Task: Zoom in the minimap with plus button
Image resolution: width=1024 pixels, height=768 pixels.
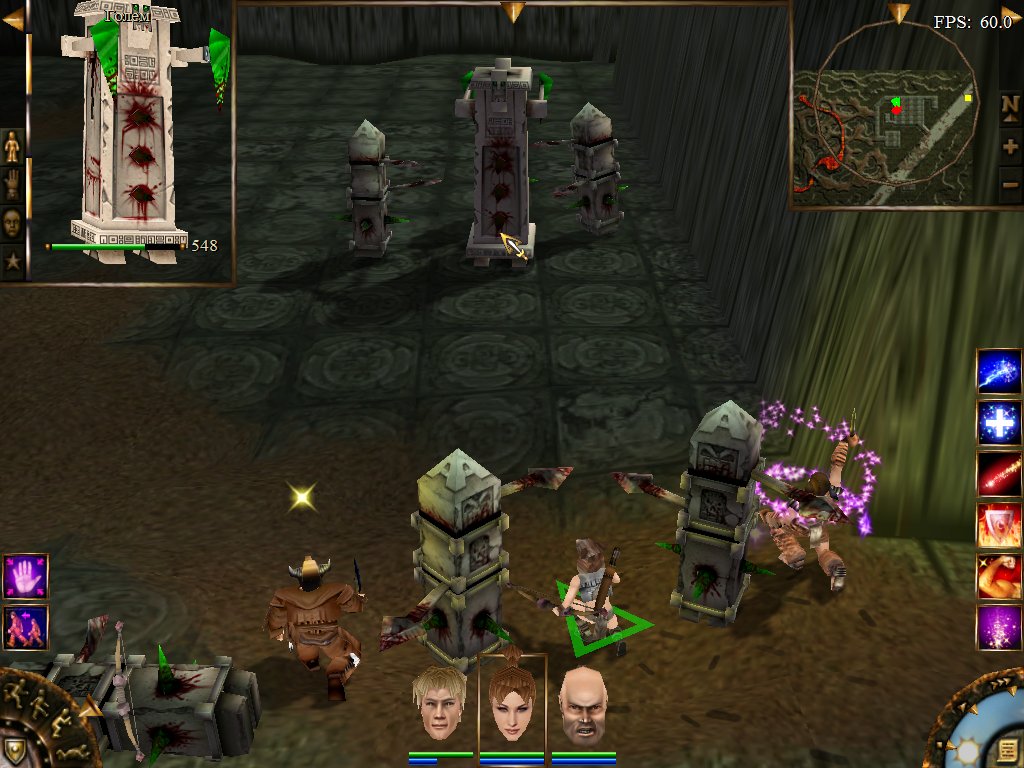Action: click(x=1010, y=146)
